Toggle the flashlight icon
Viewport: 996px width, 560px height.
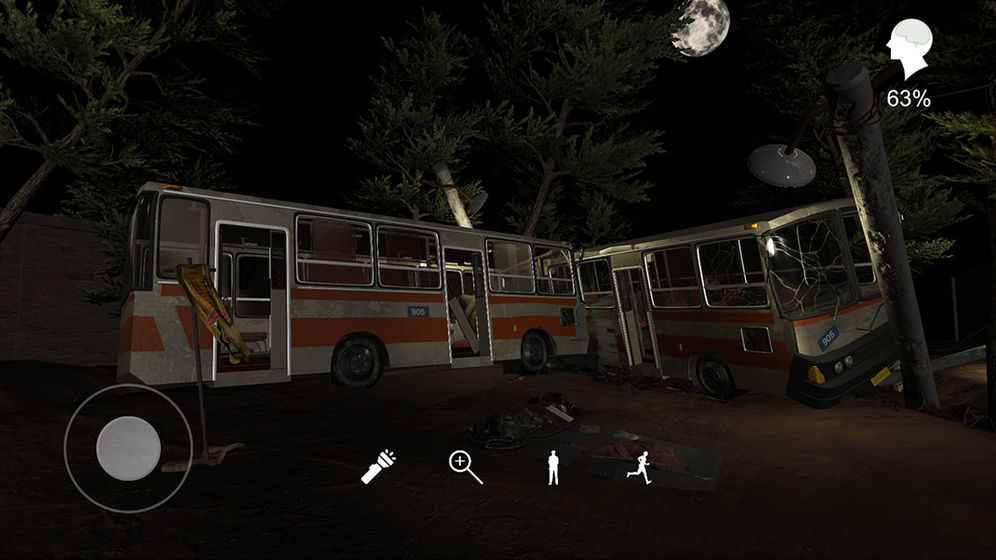pyautogui.click(x=378, y=467)
